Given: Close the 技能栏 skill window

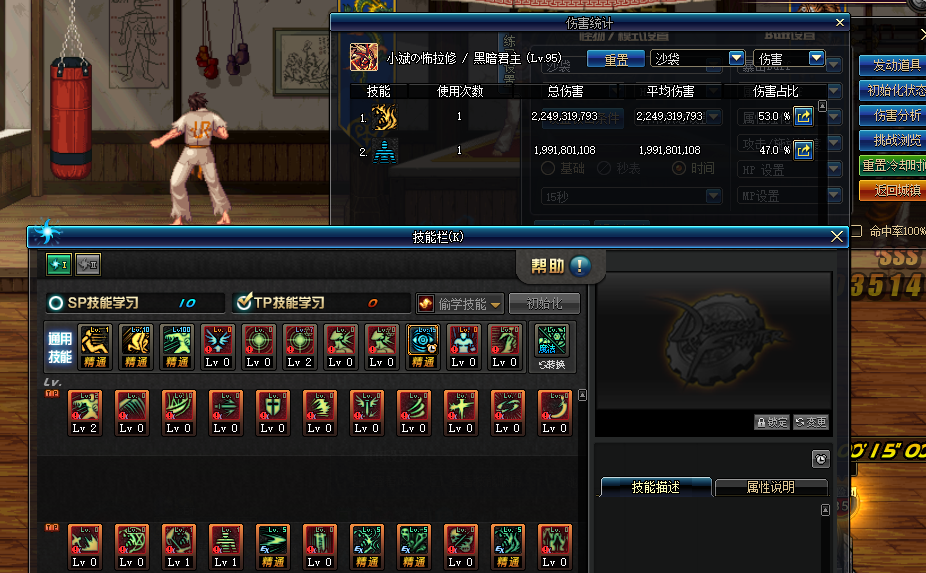Looking at the screenshot, I should (838, 237).
